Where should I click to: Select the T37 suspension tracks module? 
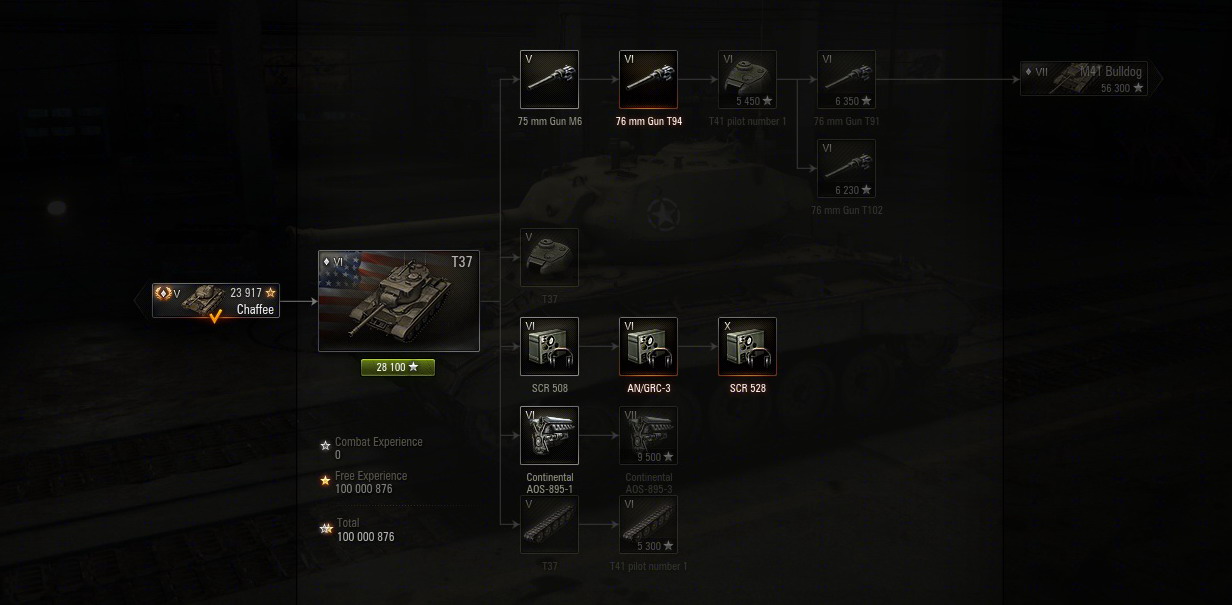(x=549, y=524)
